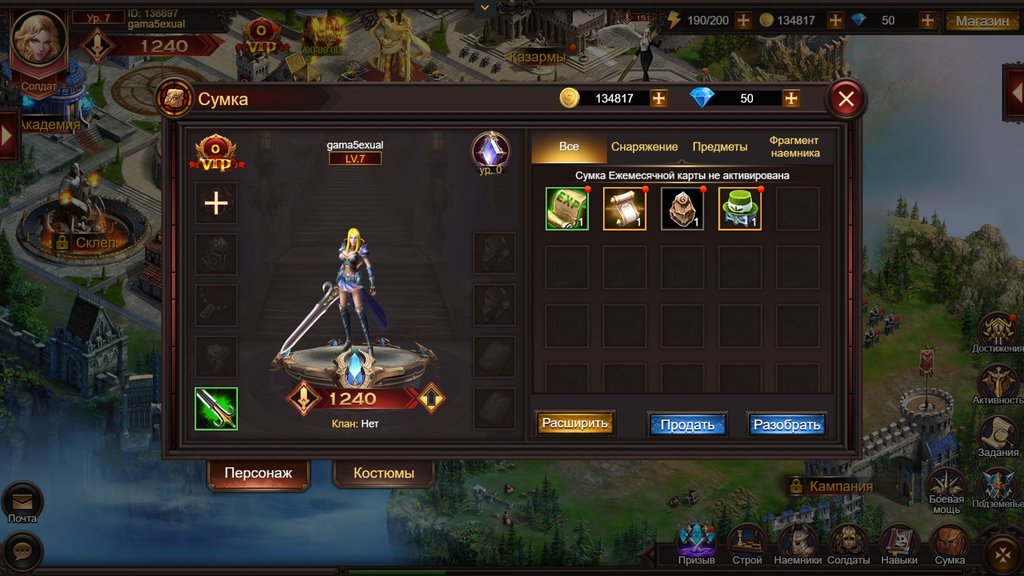Click the equipped green sword slot

(x=216, y=409)
